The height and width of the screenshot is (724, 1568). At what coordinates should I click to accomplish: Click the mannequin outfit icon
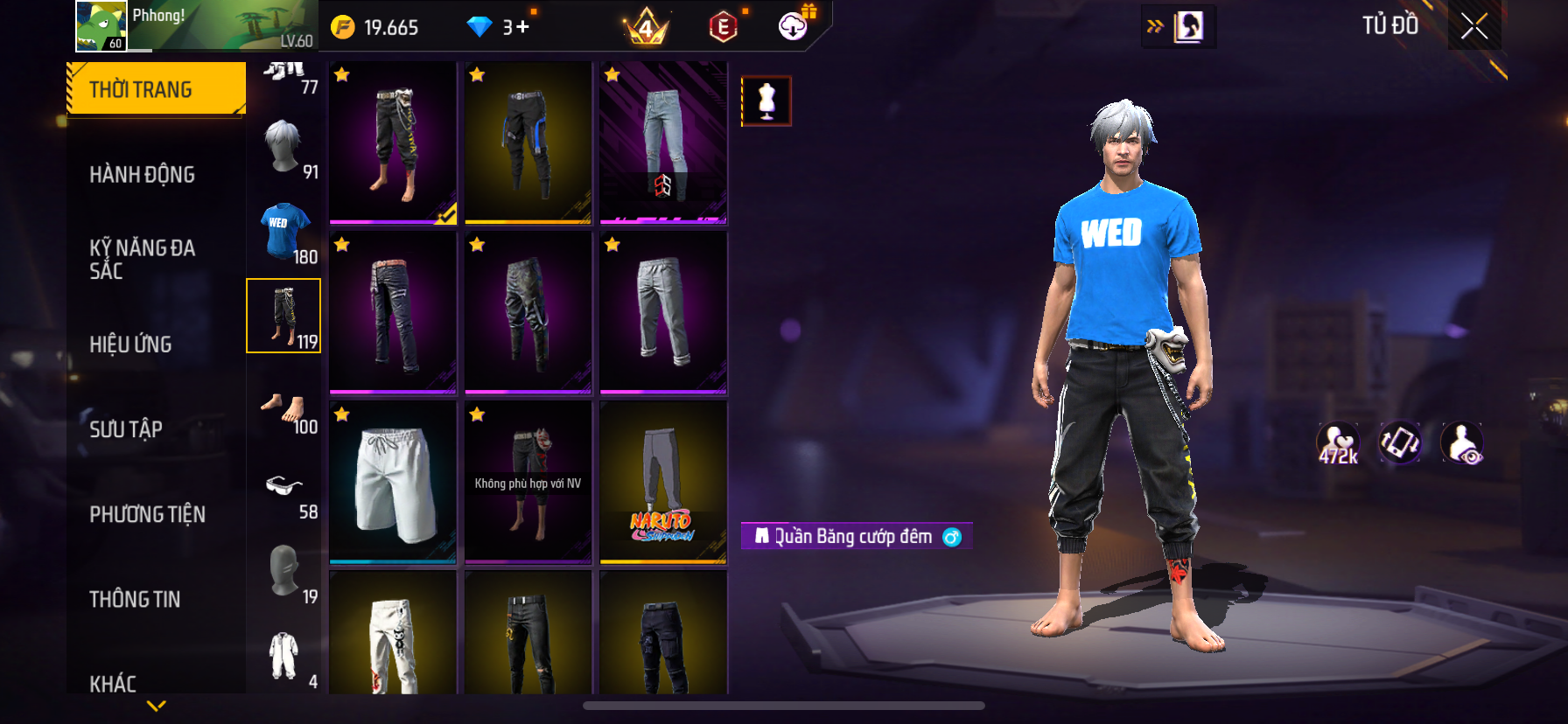(766, 101)
